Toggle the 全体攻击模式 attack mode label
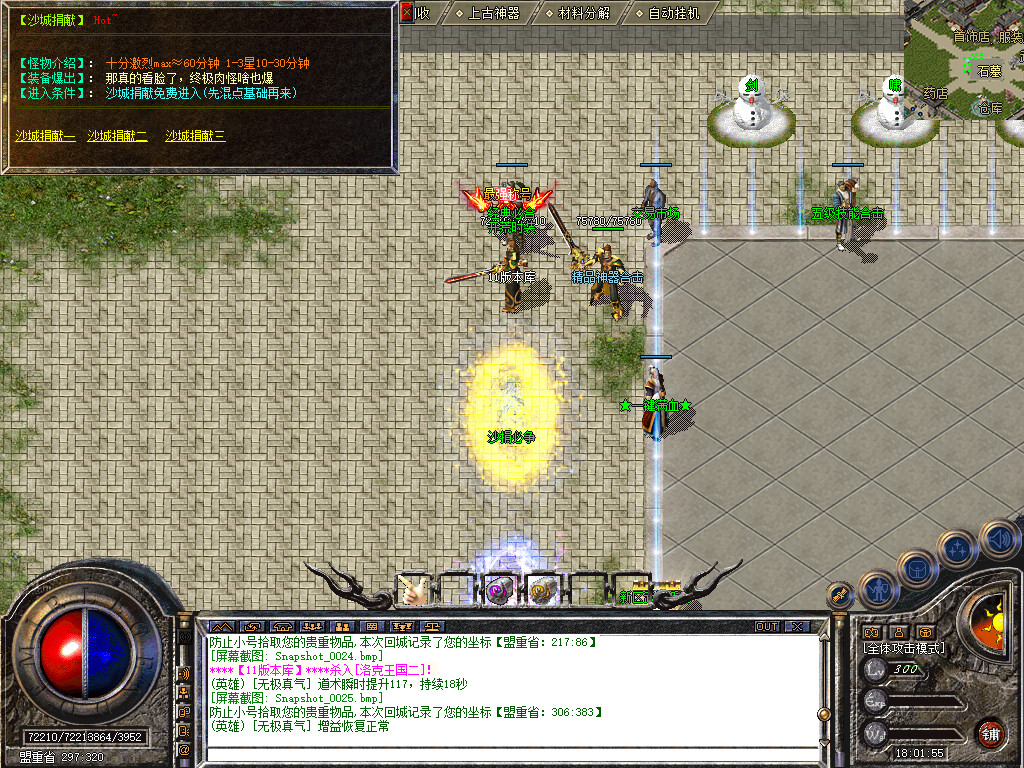This screenshot has width=1024, height=768. tap(904, 648)
